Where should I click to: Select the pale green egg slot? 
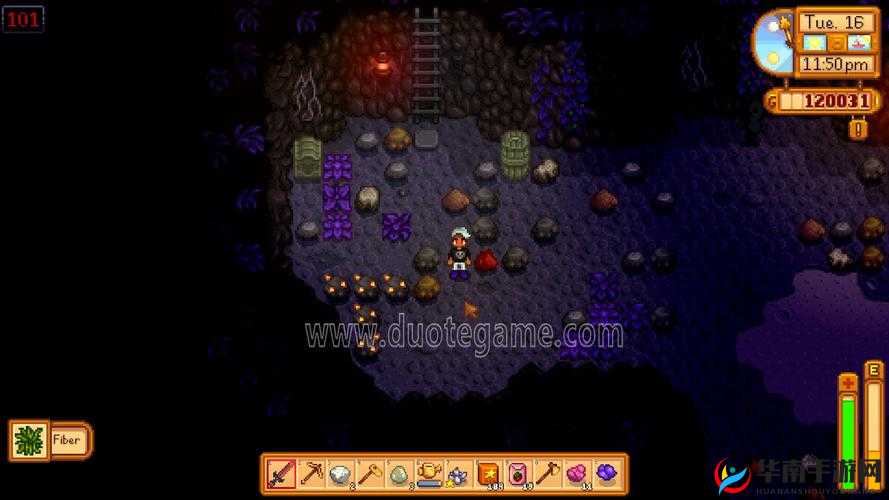pyautogui.click(x=399, y=473)
